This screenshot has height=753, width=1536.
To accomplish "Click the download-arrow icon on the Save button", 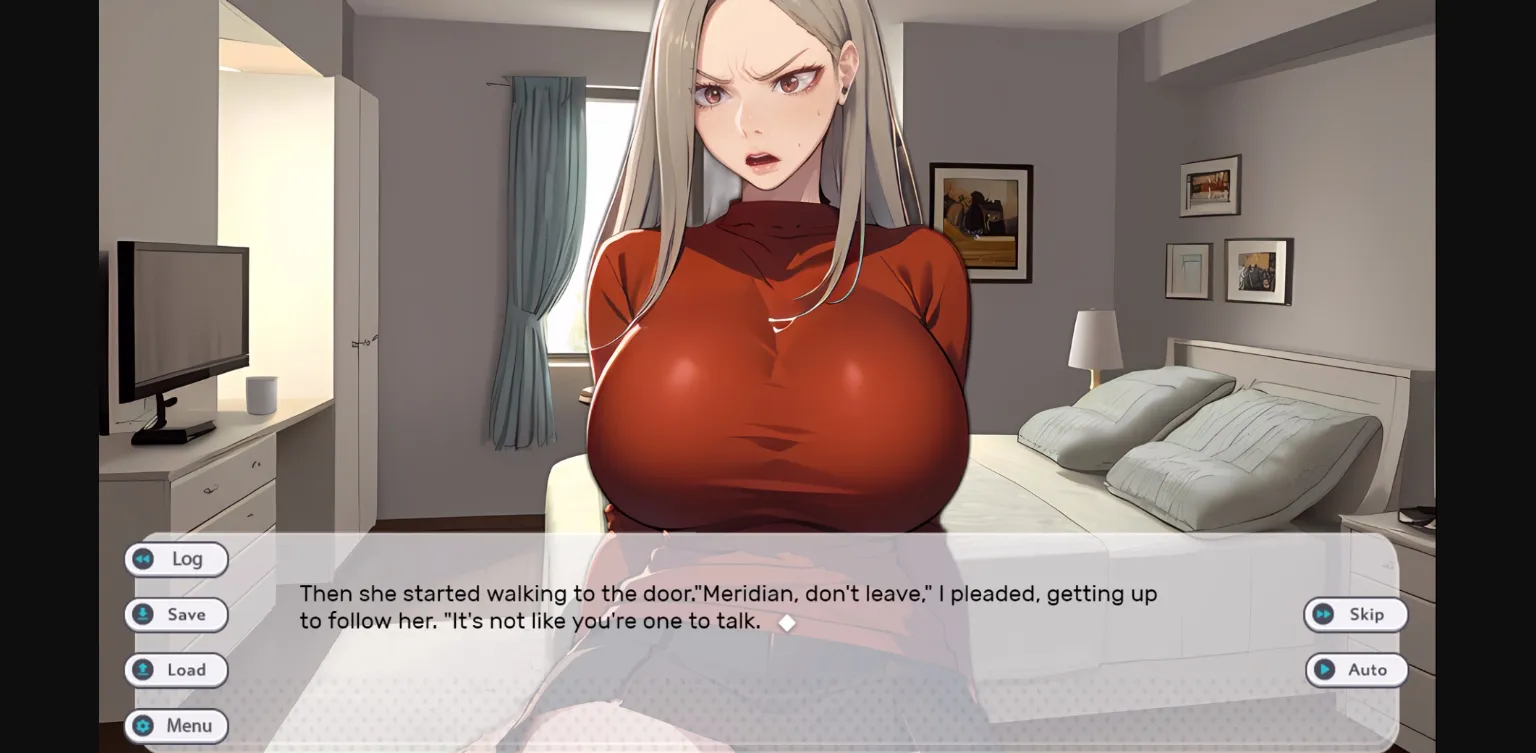I will (x=145, y=614).
